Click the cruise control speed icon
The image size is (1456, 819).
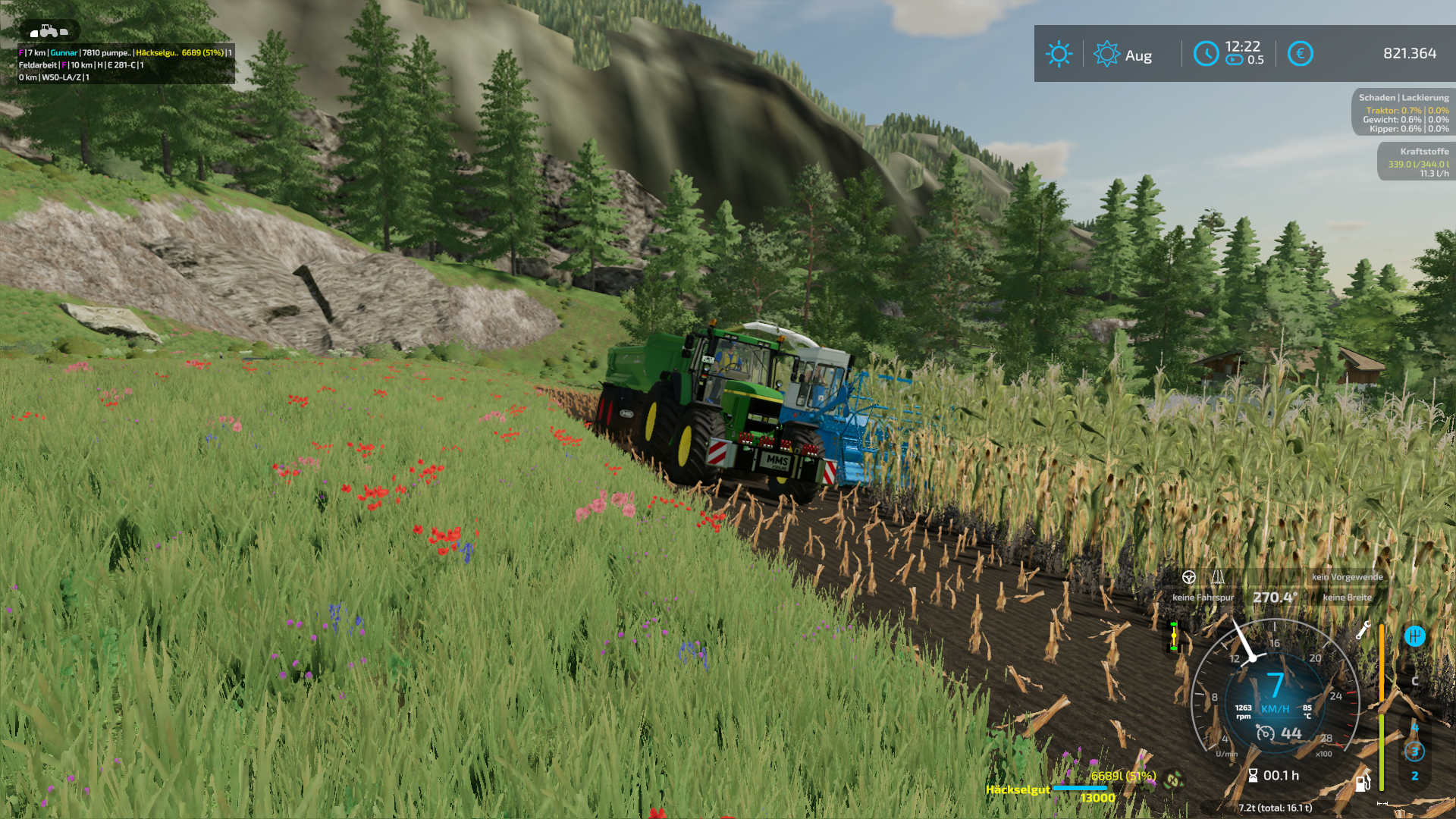coord(1265,733)
